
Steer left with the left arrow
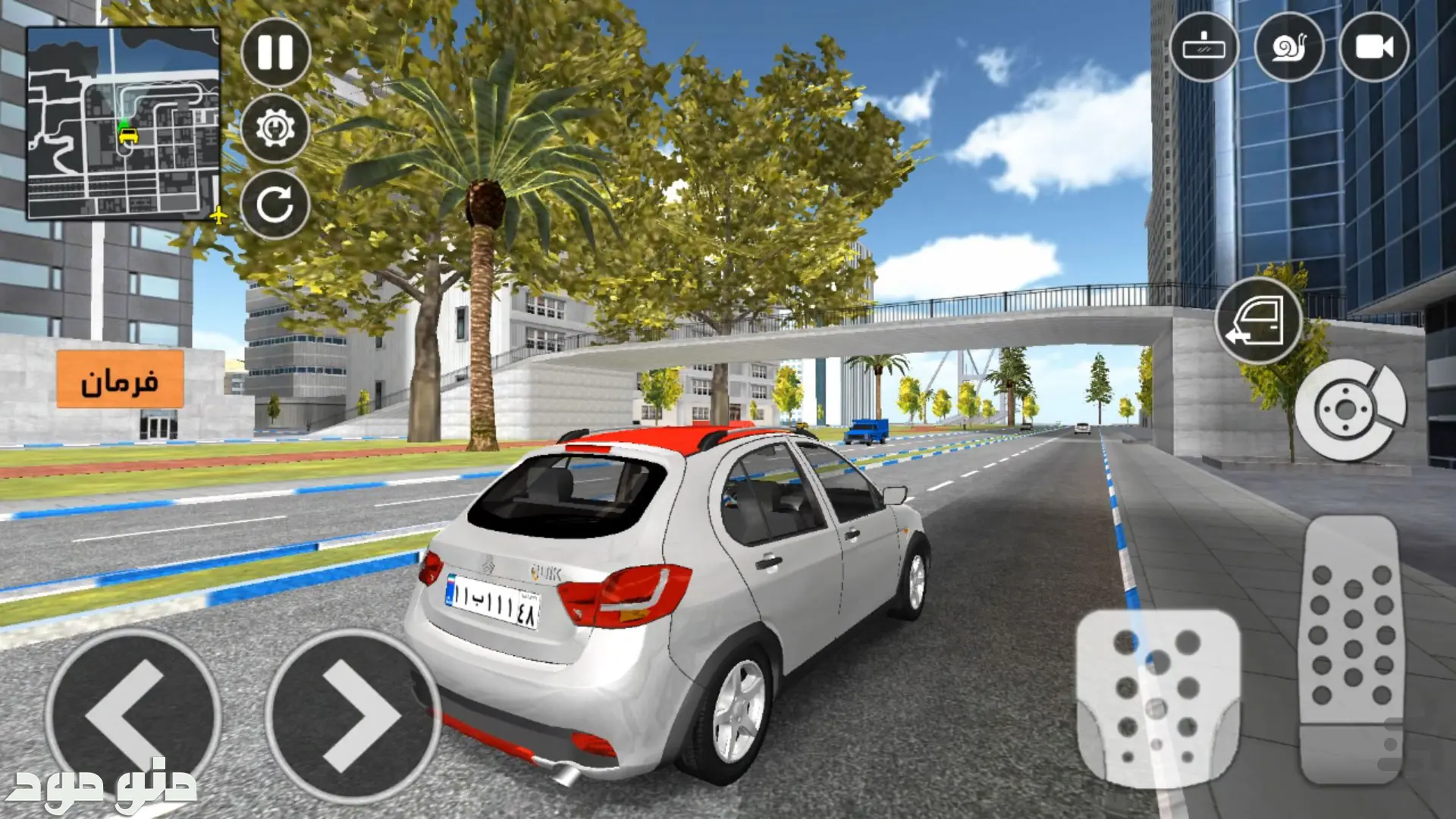click(x=133, y=715)
